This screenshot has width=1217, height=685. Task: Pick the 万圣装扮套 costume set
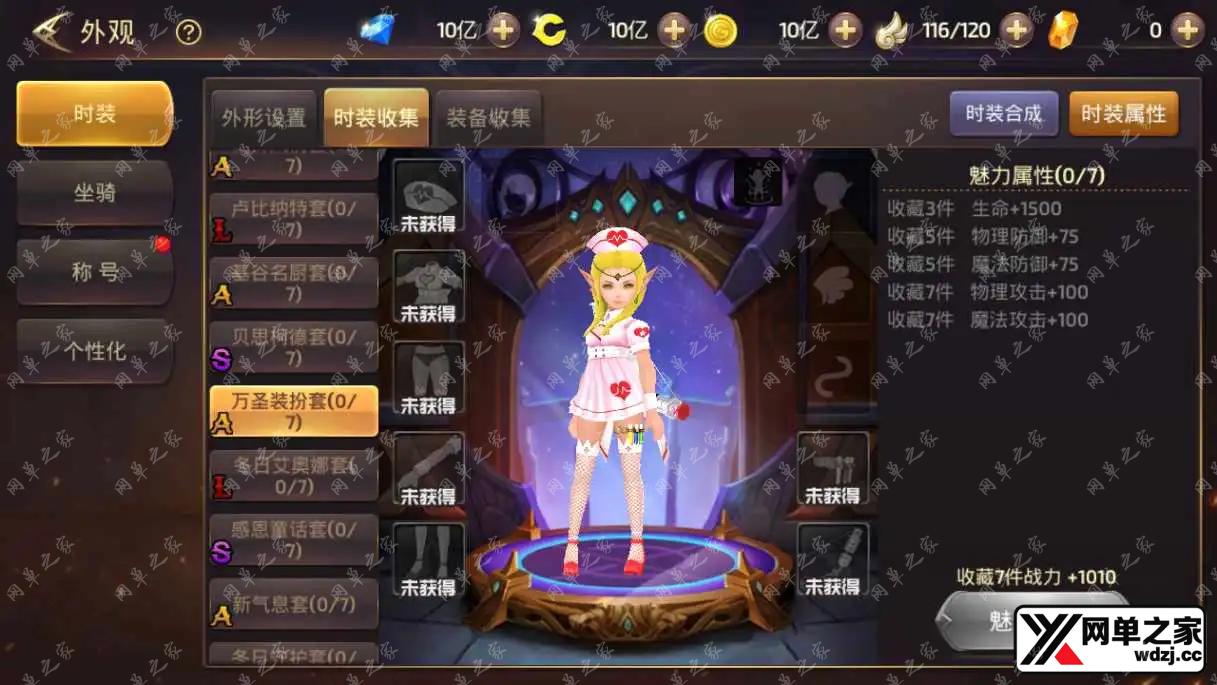(294, 411)
